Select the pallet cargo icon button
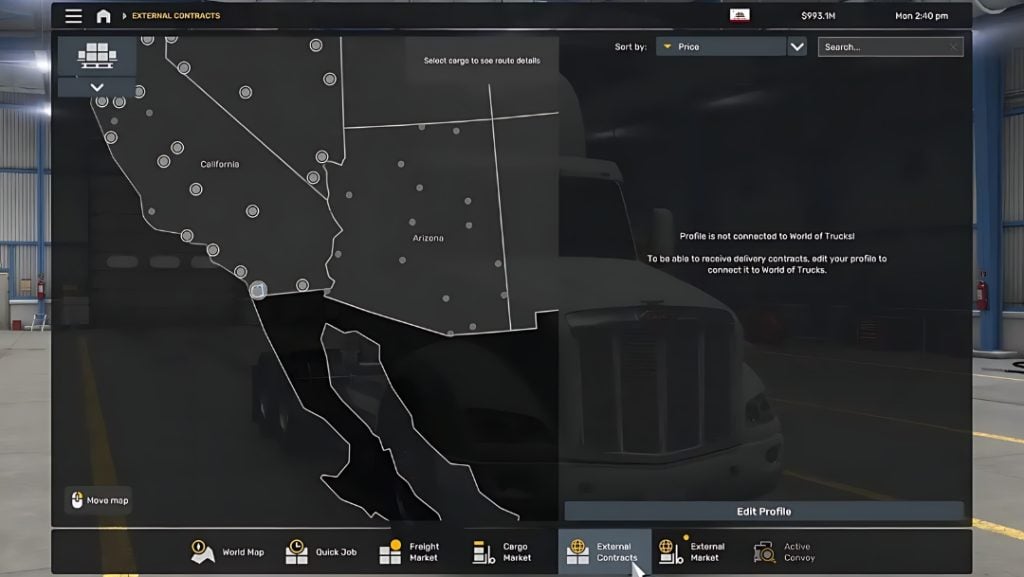The image size is (1024, 577). (x=97, y=55)
